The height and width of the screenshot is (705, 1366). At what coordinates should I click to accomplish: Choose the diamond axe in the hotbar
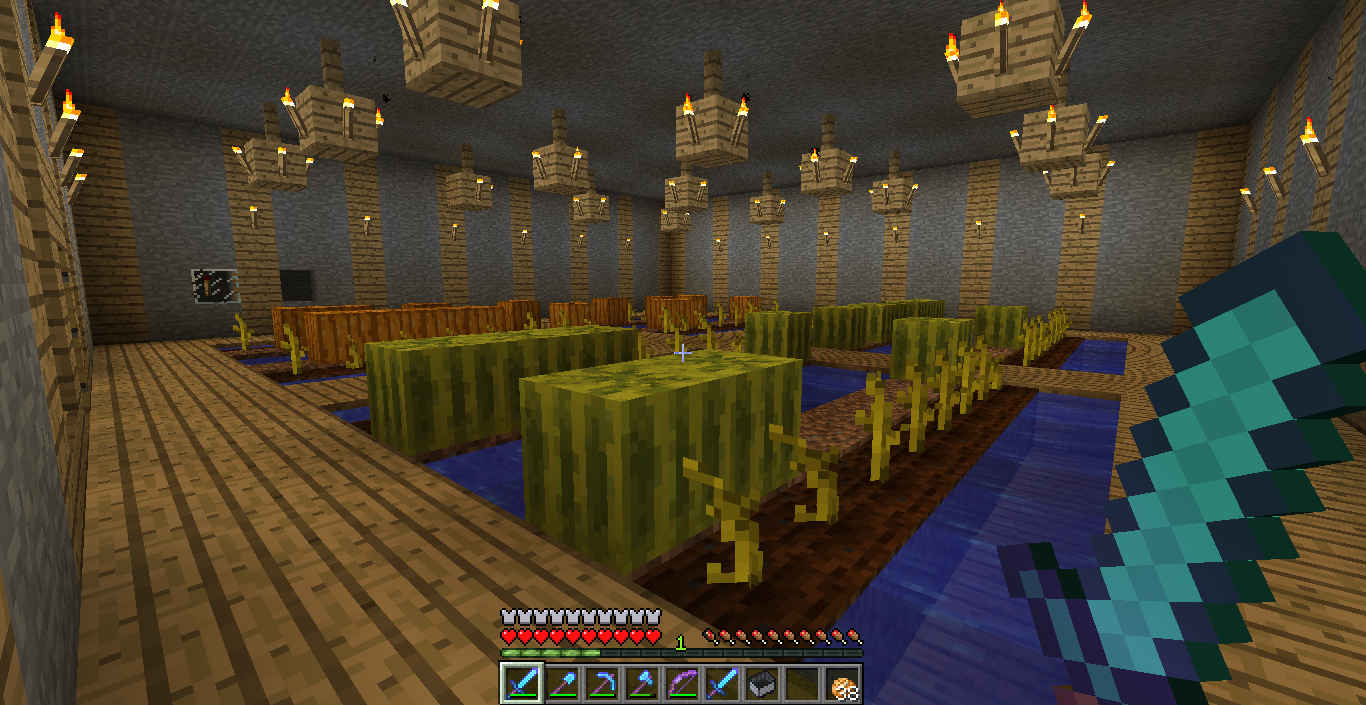640,683
